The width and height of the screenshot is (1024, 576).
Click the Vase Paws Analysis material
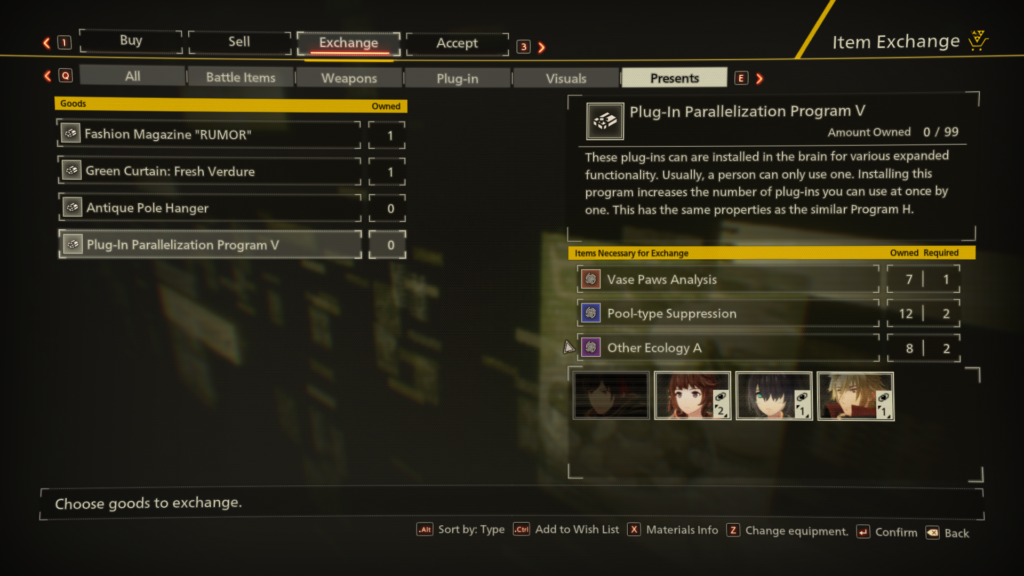[x=729, y=280]
